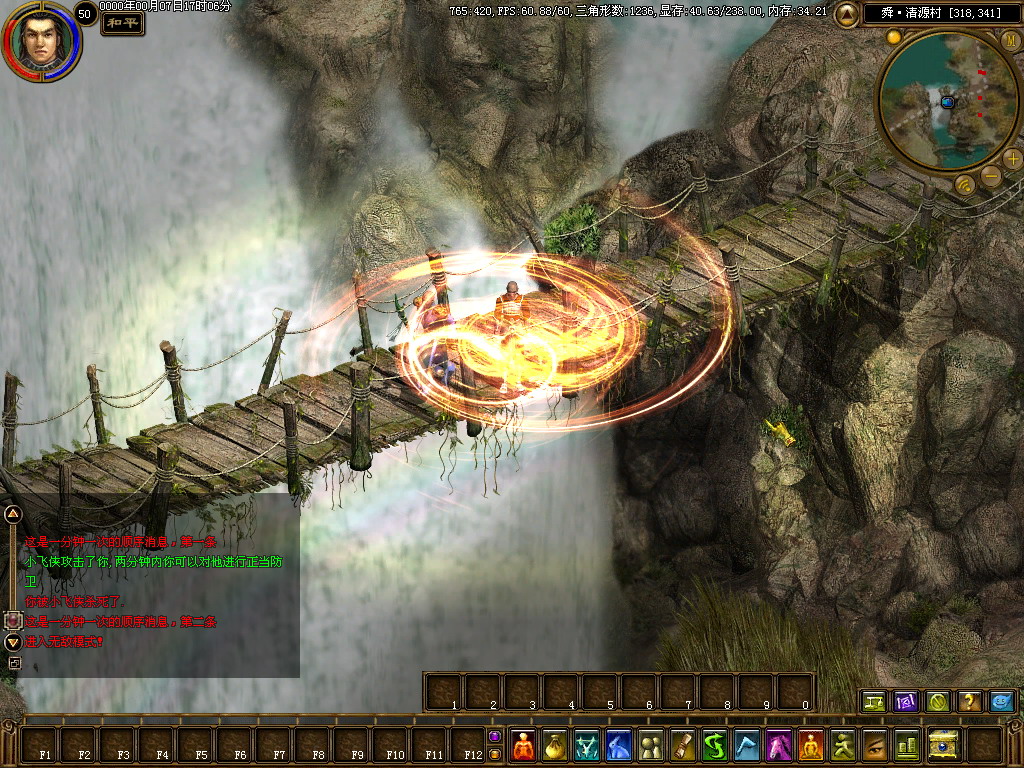The height and width of the screenshot is (768, 1024).
Task: Select the purple horse mount icon
Action: [x=779, y=745]
